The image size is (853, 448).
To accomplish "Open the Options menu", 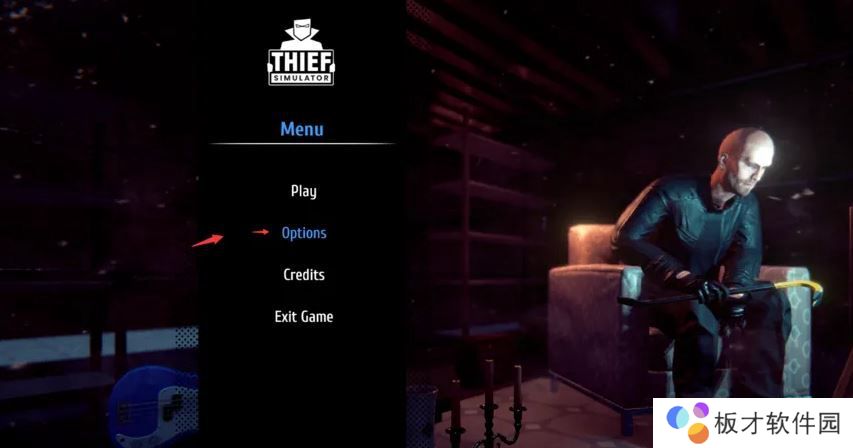I will pyautogui.click(x=304, y=233).
